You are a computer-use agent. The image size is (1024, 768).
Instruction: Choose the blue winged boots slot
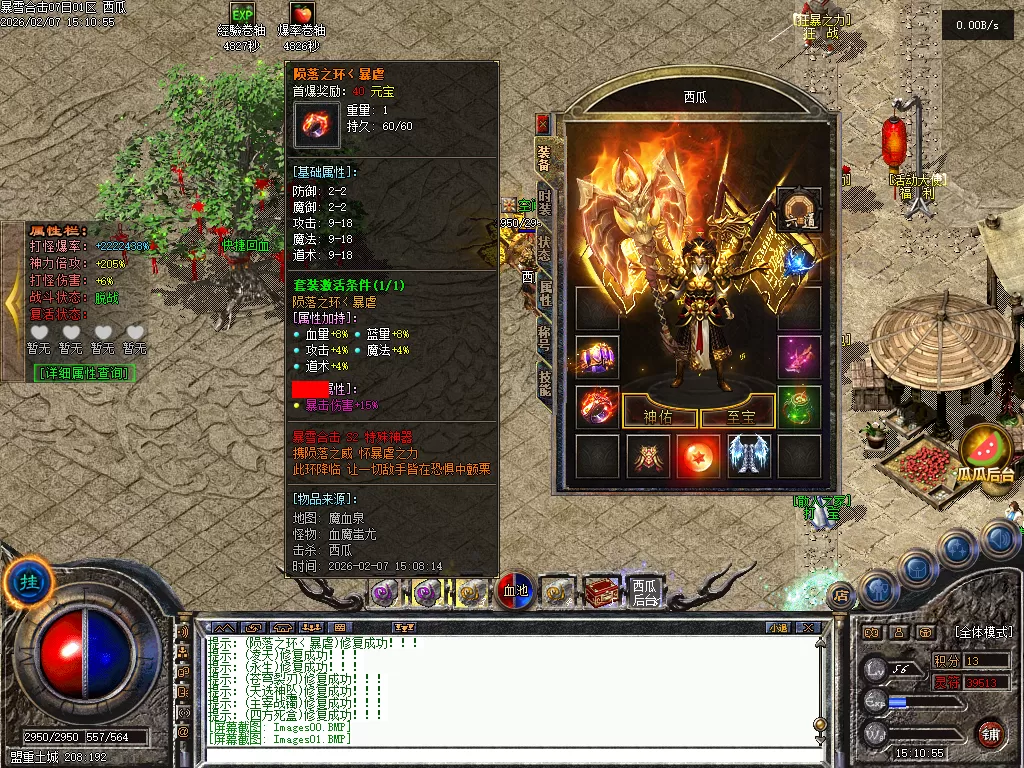[748, 456]
